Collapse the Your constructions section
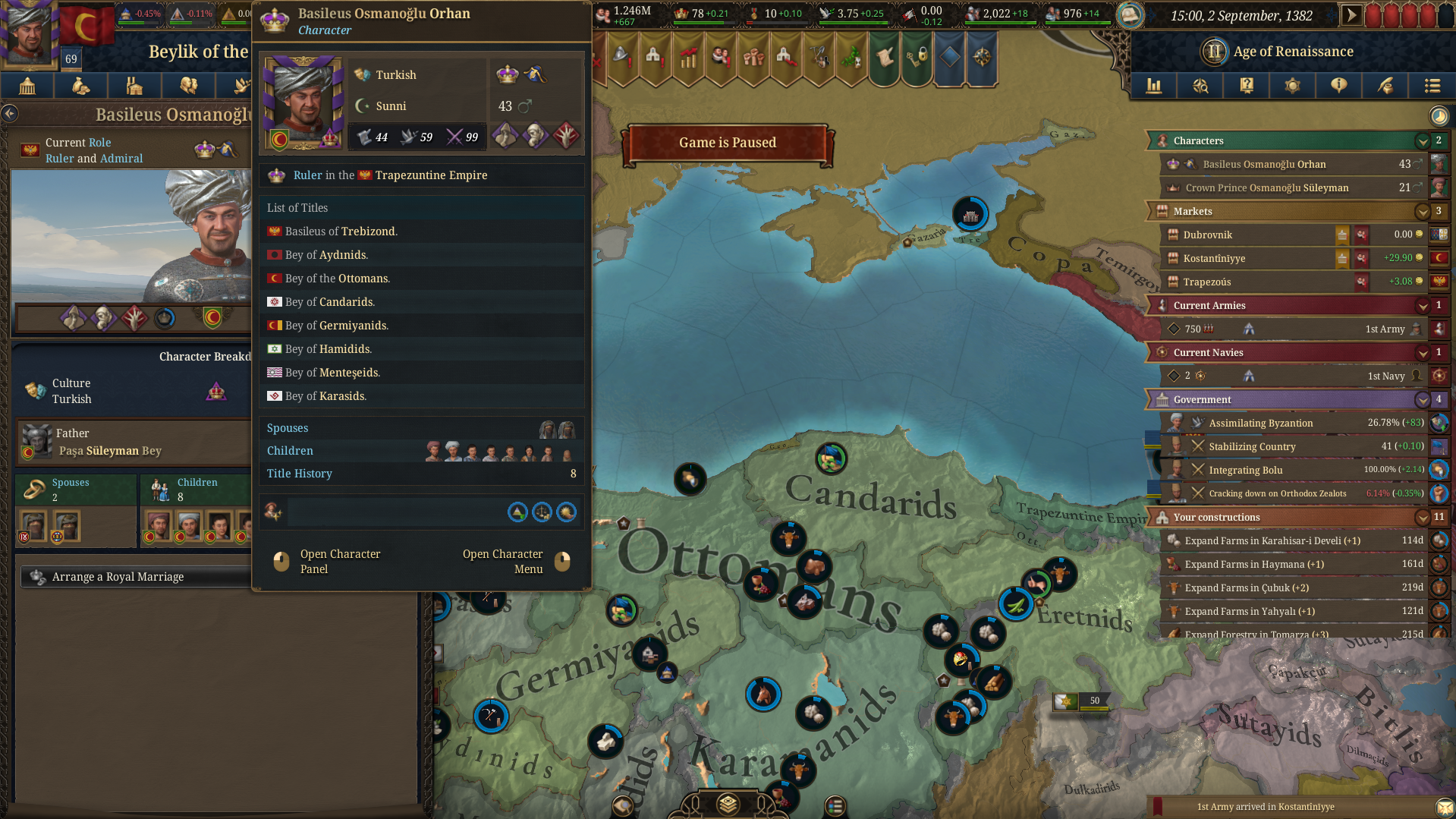 point(1422,517)
